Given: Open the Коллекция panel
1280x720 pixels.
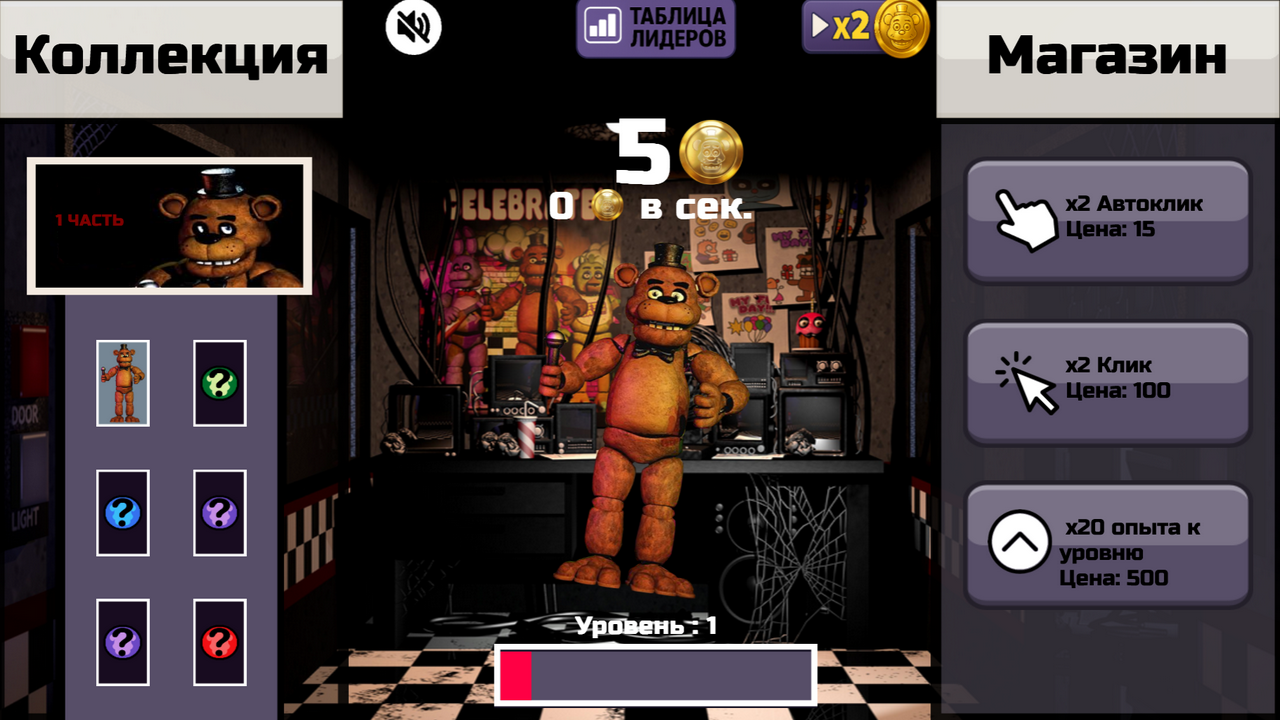Looking at the screenshot, I should pyautogui.click(x=170, y=55).
